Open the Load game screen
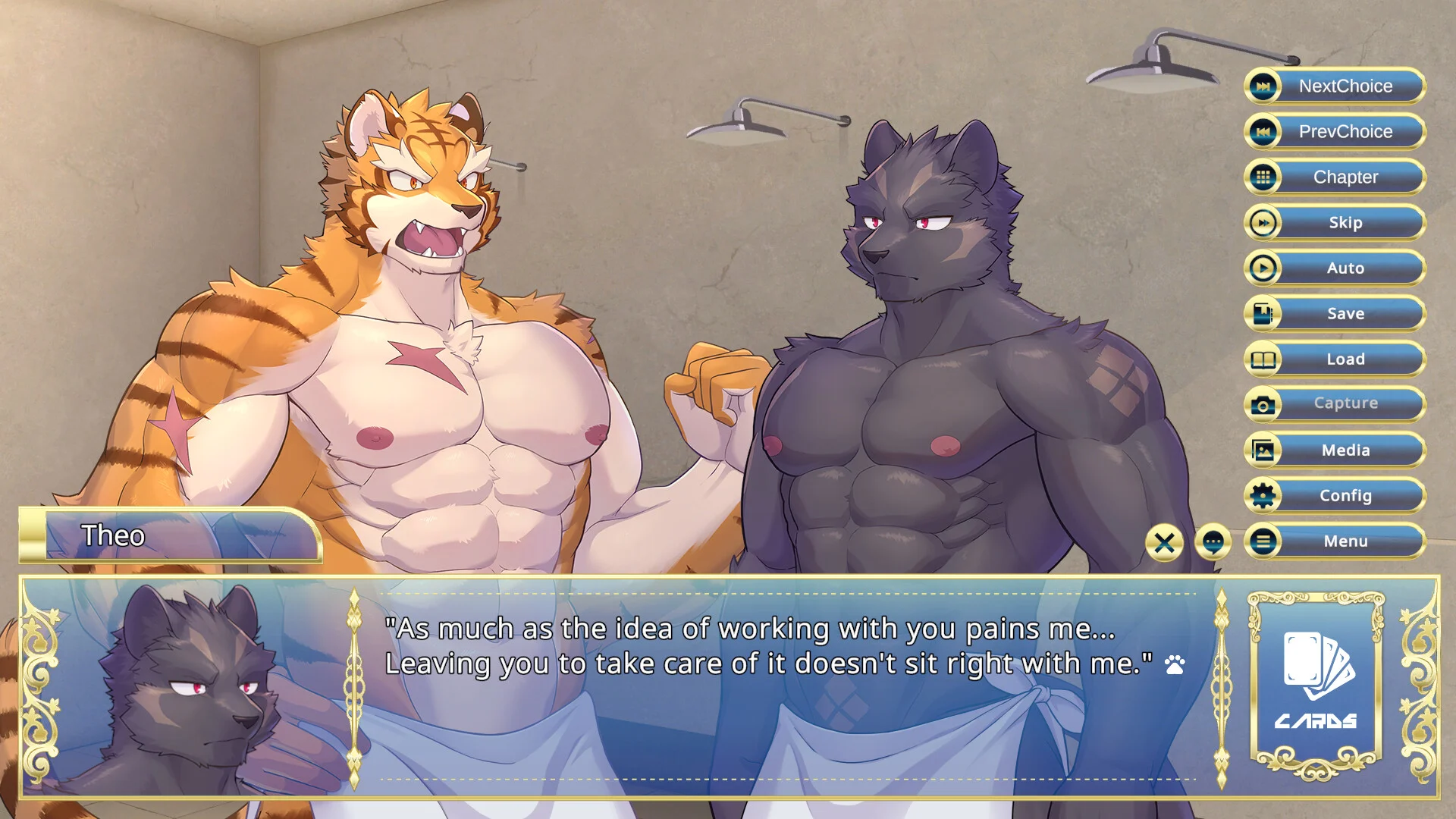Viewport: 1456px width, 819px height. coord(1335,359)
